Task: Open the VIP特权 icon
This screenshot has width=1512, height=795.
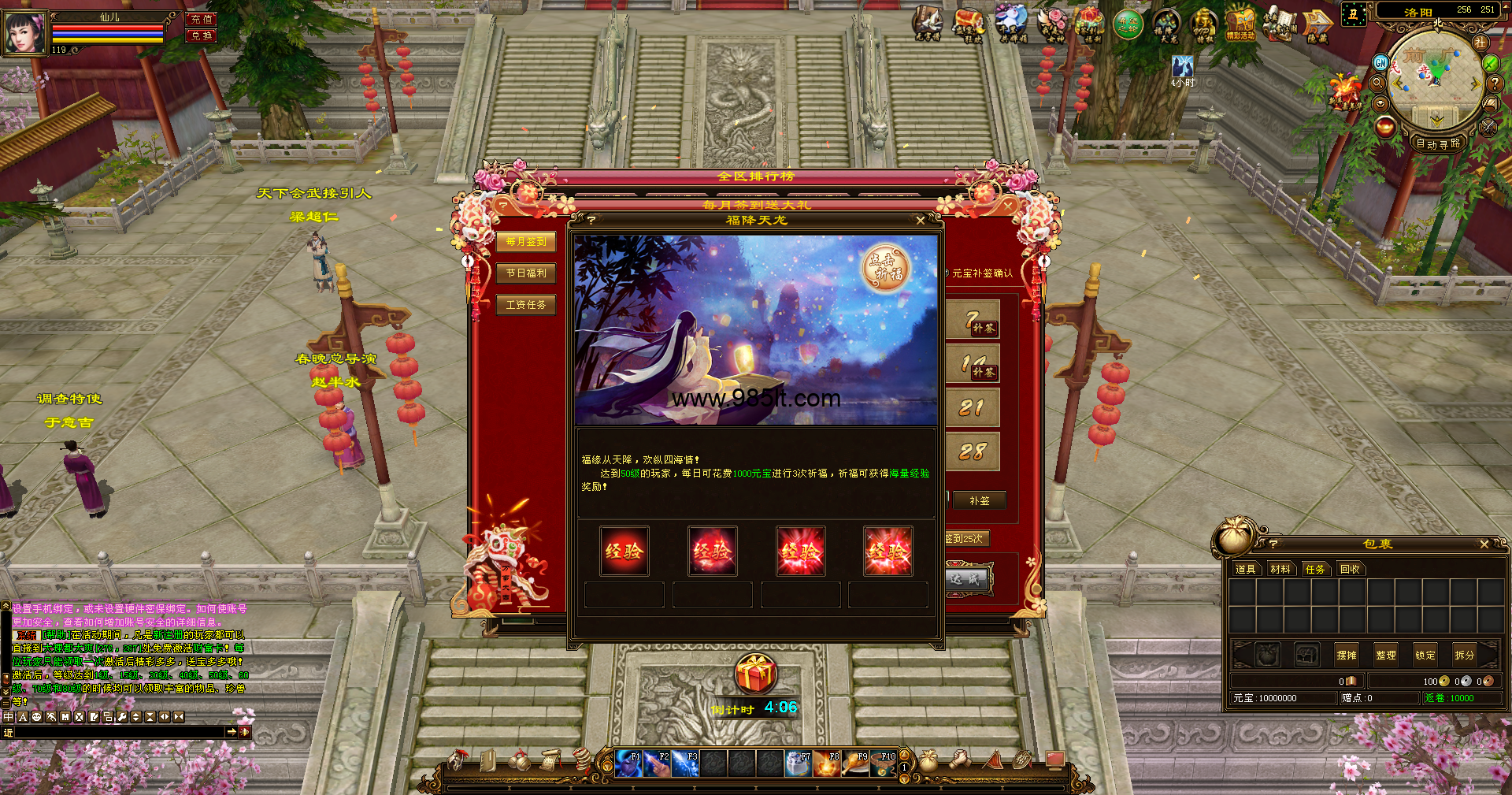Action: pos(1203,24)
